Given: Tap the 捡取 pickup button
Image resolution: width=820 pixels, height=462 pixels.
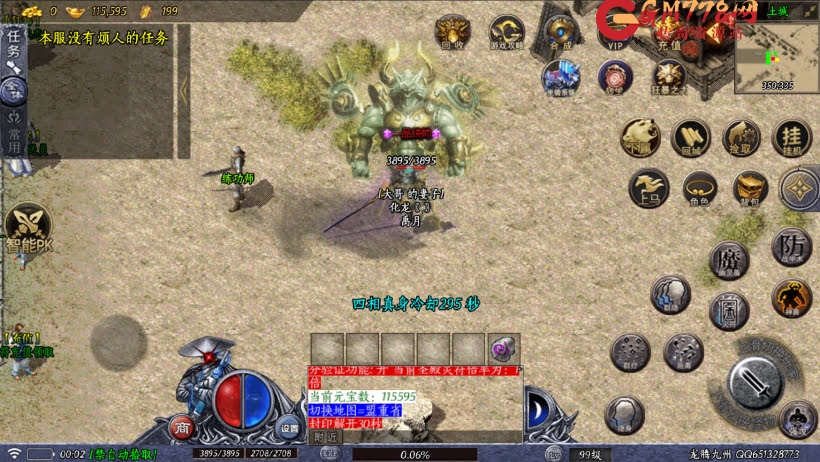Looking at the screenshot, I should pos(742,138).
